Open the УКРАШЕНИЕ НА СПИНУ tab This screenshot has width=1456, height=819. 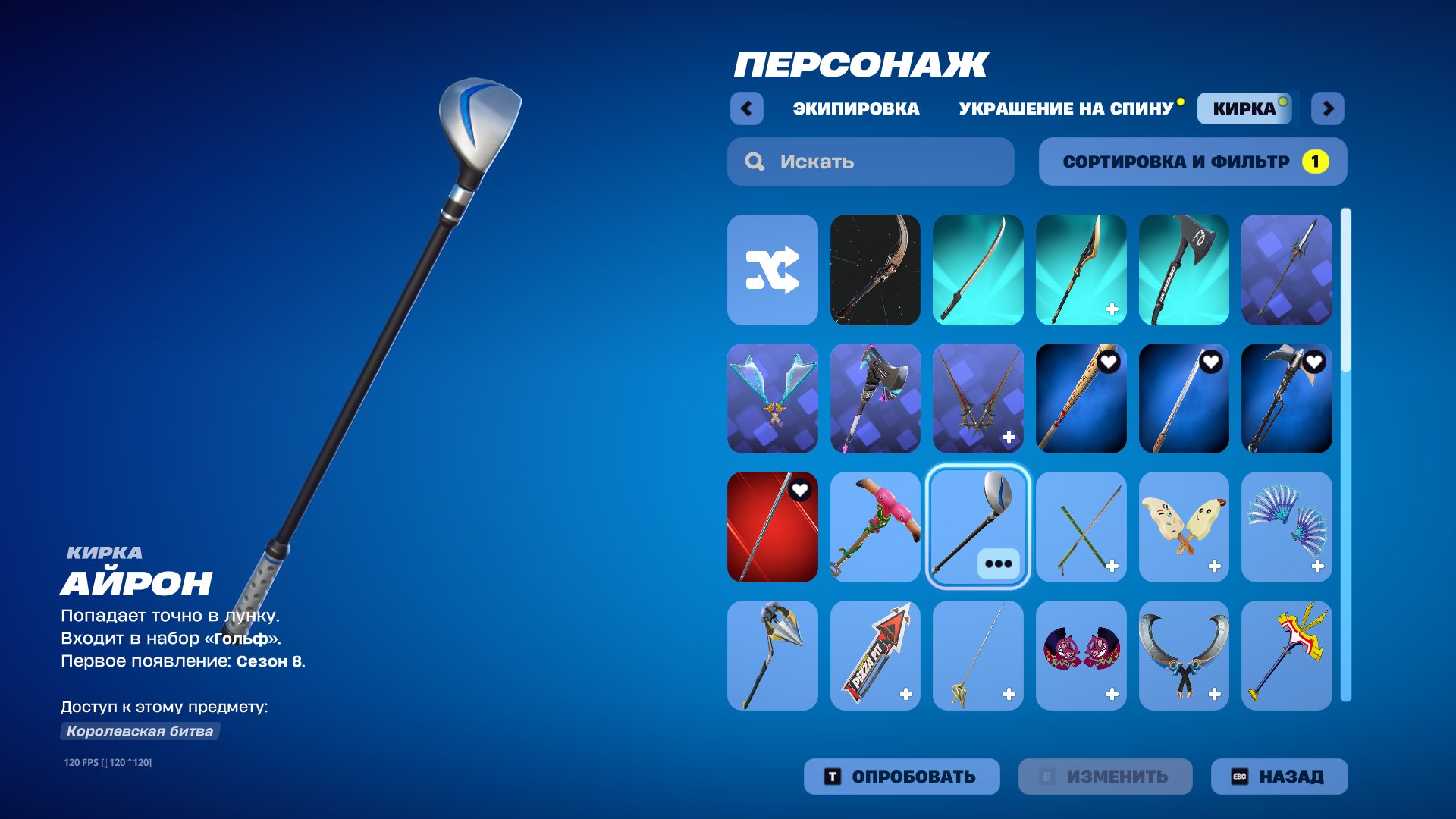1065,108
